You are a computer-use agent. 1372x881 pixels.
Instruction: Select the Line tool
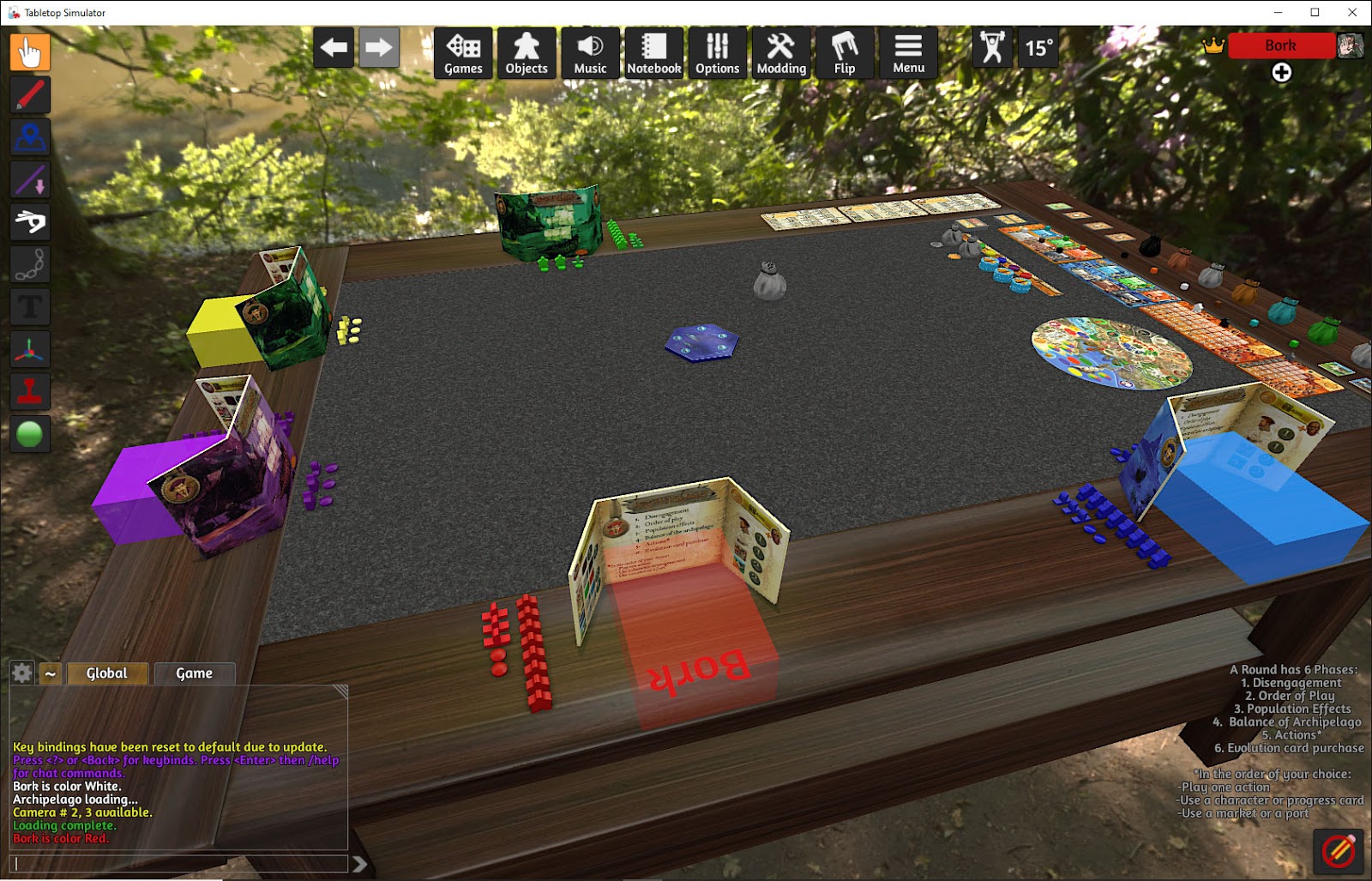29,179
